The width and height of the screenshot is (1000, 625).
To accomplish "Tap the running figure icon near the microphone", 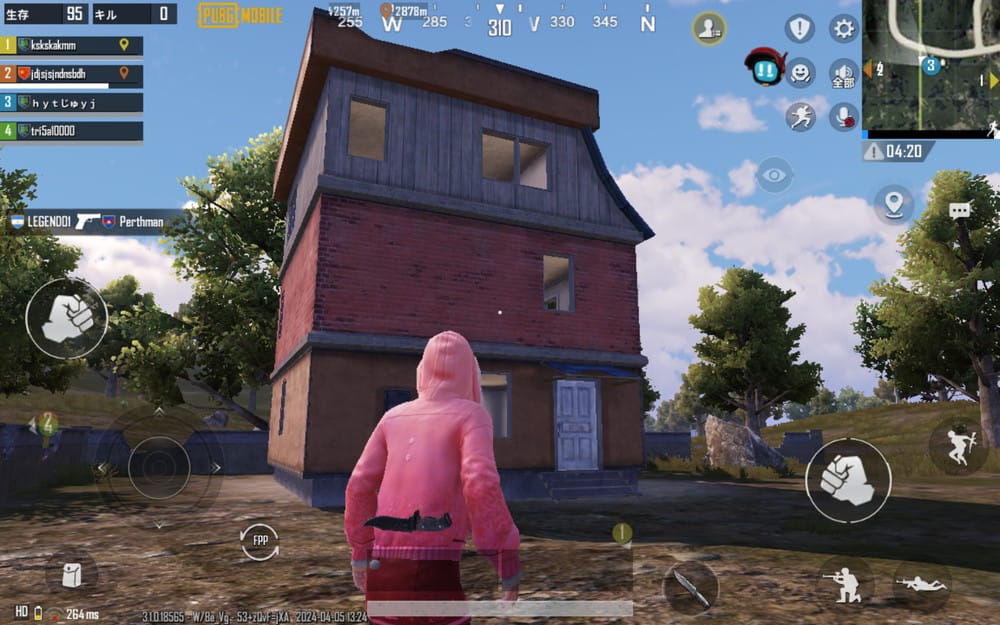I will click(x=800, y=116).
